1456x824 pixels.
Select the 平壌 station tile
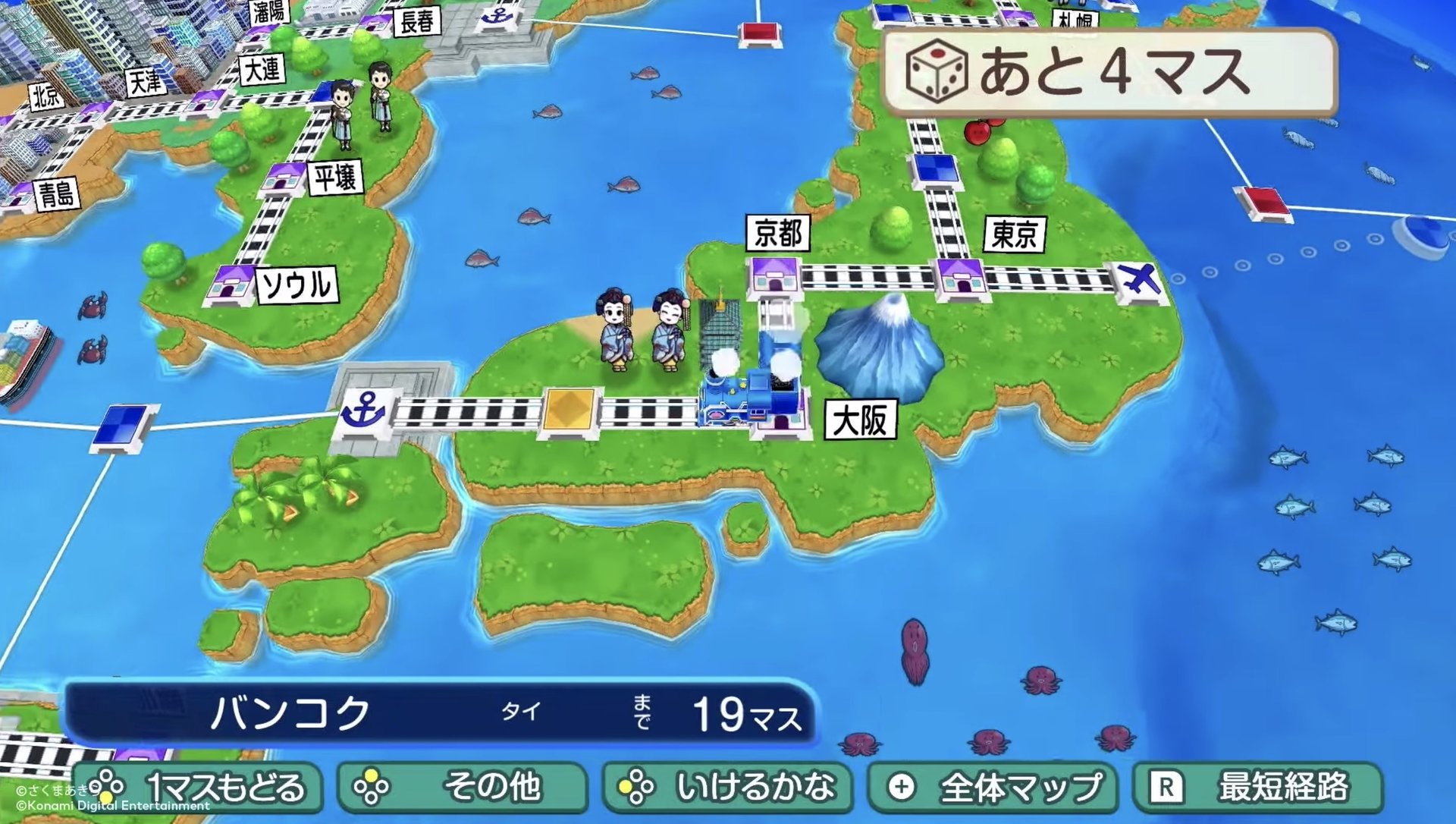(284, 178)
